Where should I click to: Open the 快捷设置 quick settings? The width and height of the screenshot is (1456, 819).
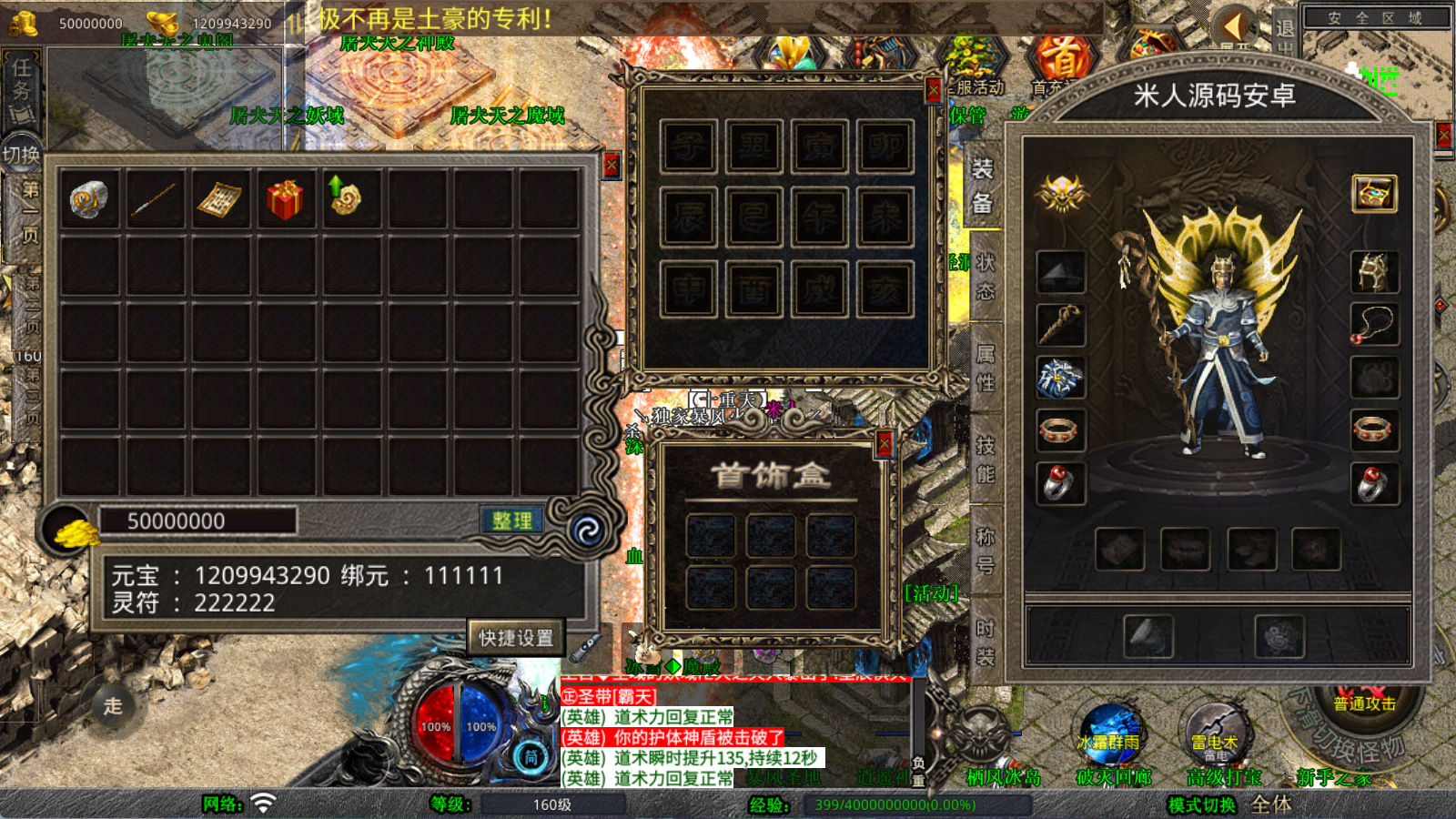pyautogui.click(x=516, y=637)
